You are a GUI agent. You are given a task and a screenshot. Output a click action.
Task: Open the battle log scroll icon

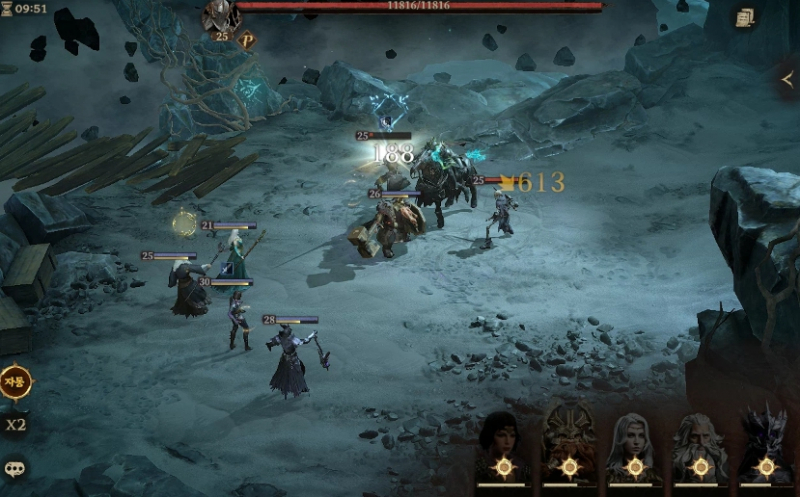[744, 17]
